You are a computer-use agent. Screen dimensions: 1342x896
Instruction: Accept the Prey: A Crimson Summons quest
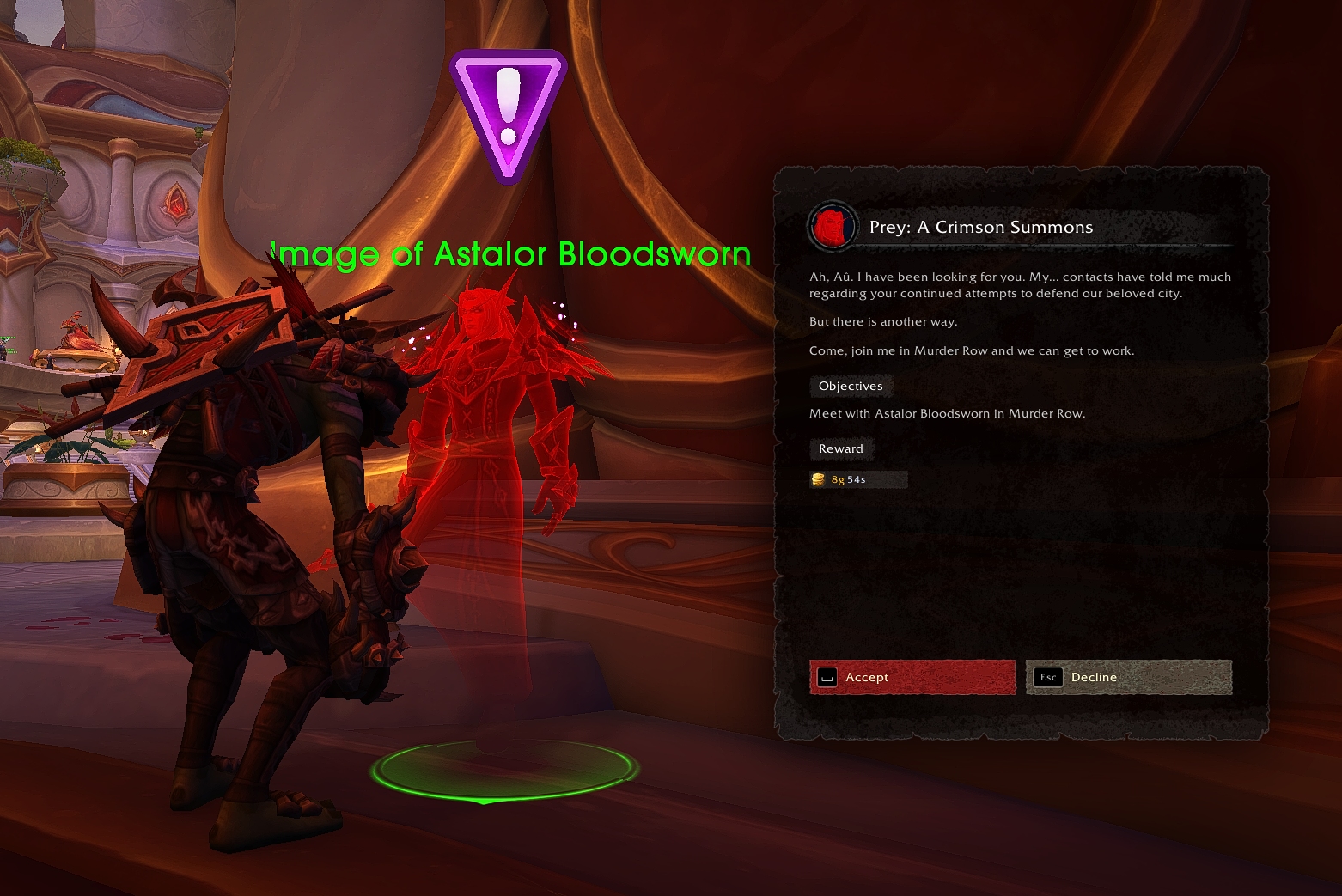pos(912,677)
